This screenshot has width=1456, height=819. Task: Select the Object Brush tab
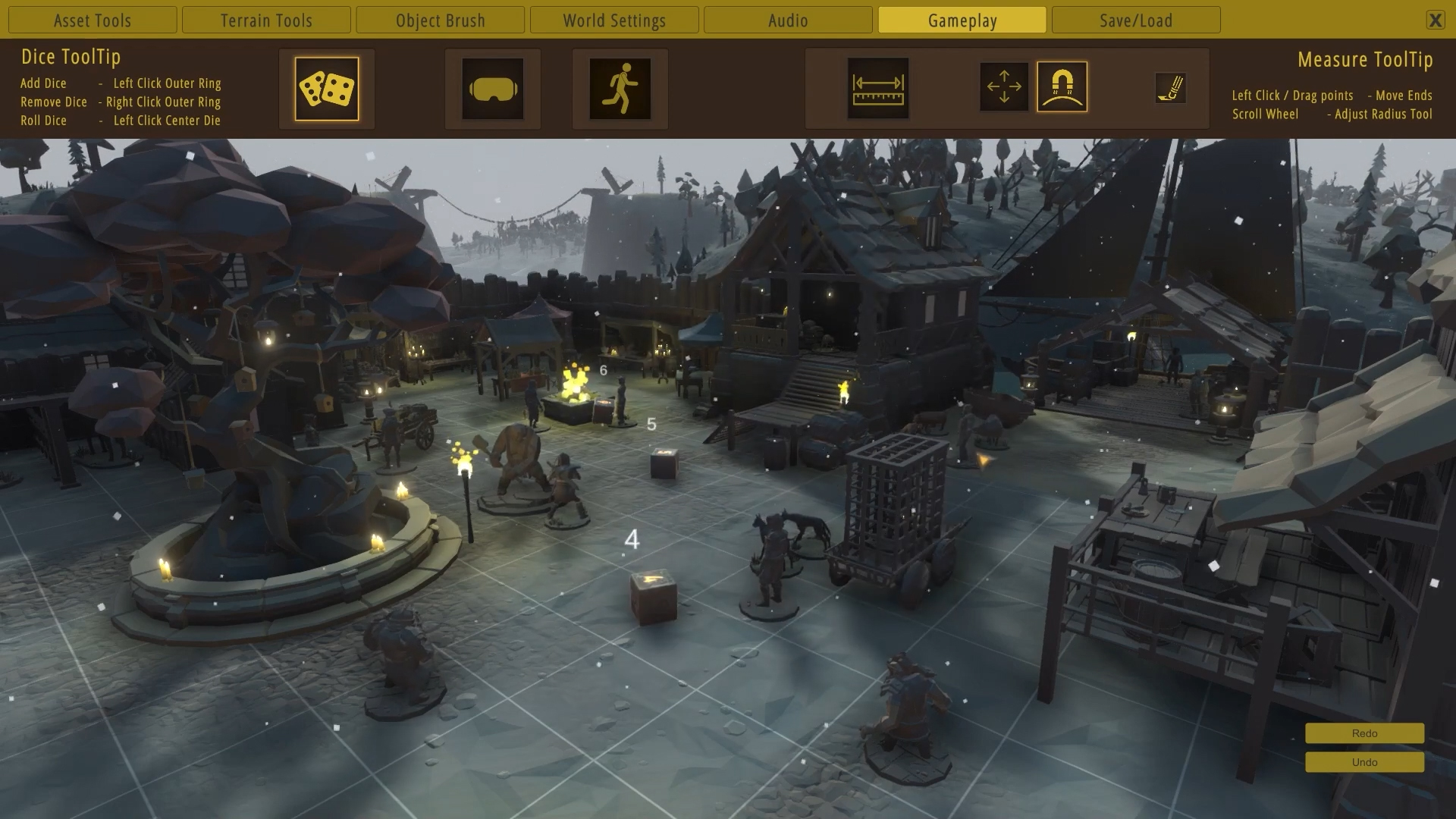(440, 20)
